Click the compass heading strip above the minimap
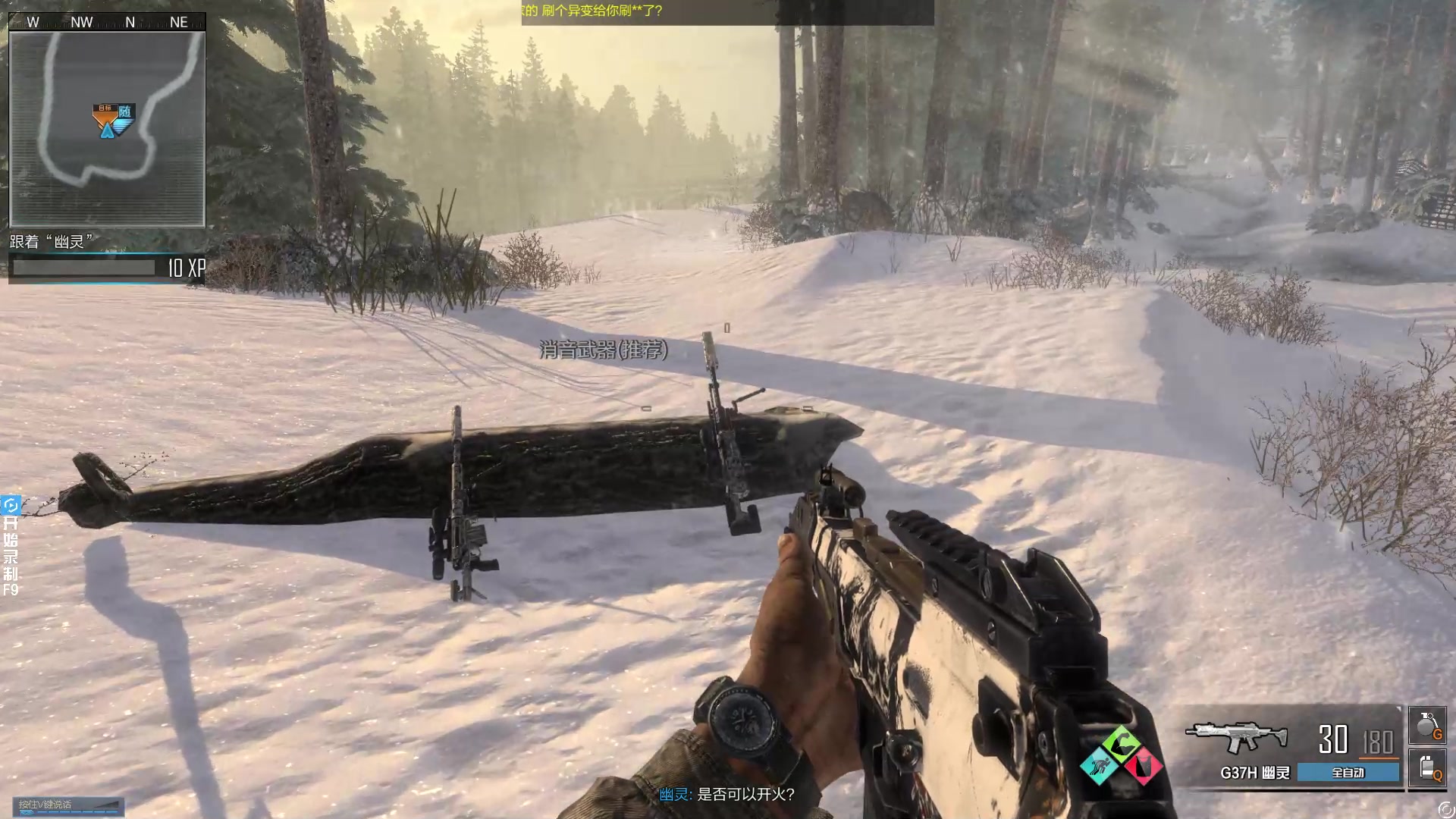Image resolution: width=1456 pixels, height=819 pixels. tap(106, 22)
